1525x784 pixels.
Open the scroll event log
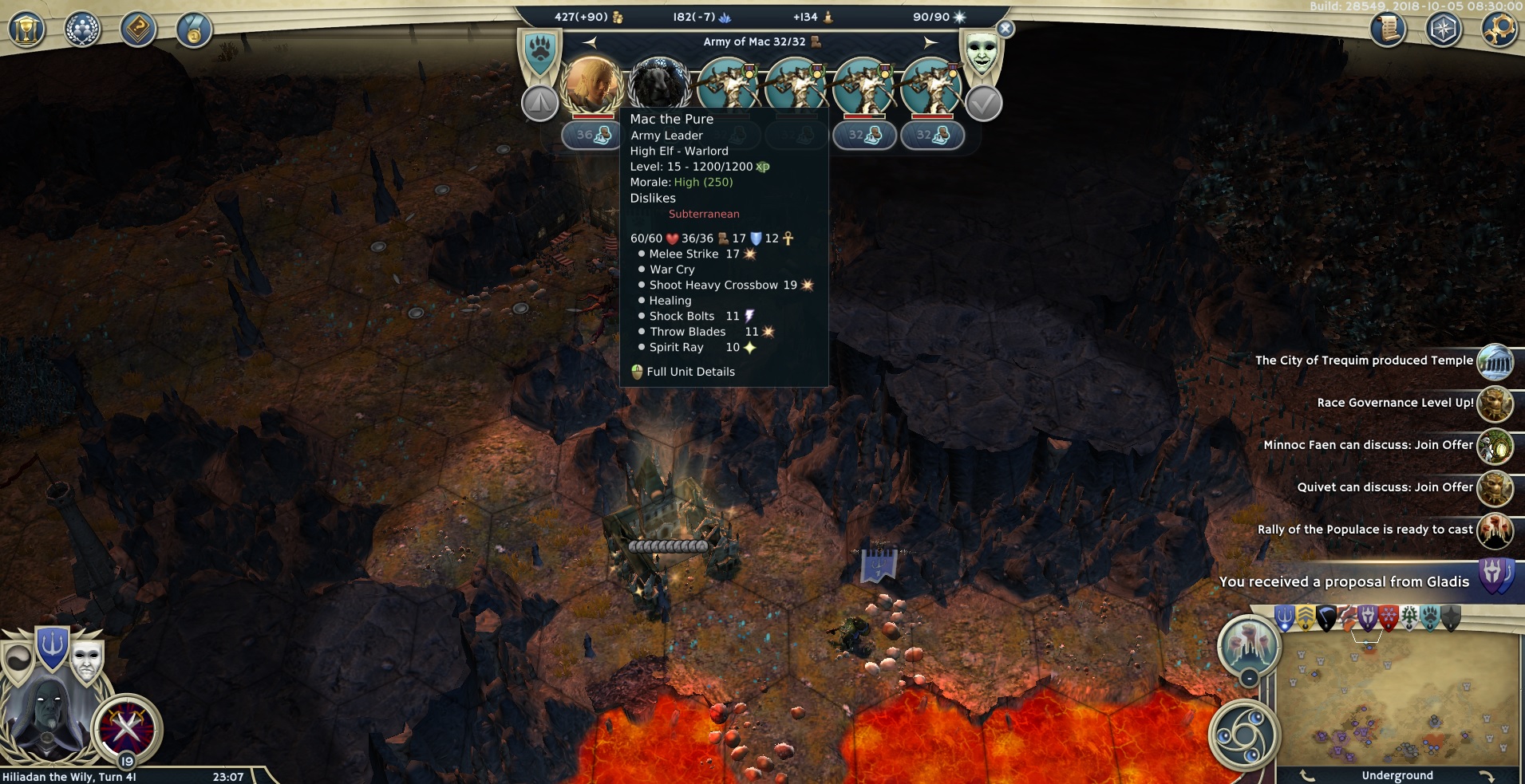click(x=1388, y=30)
